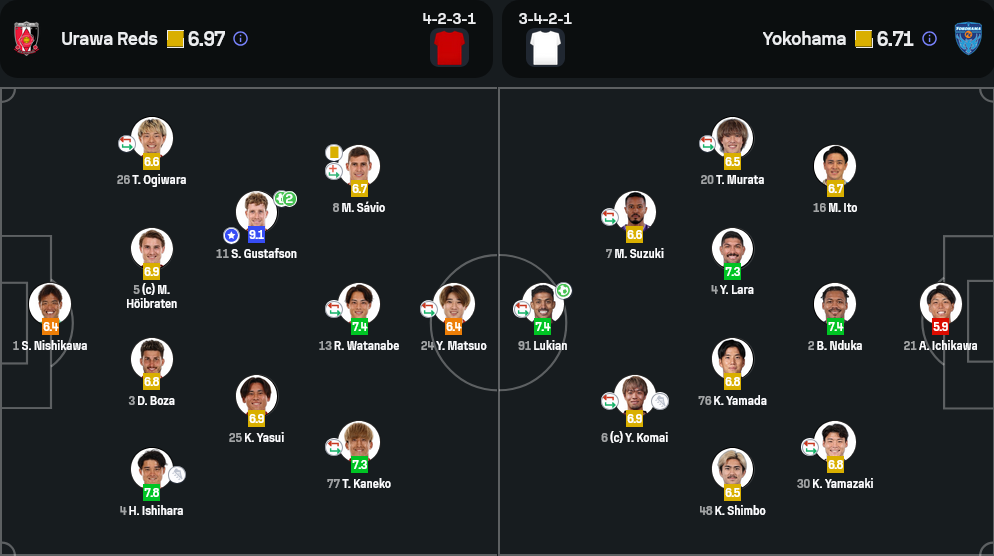Open goalkeeper A. Ichikawa card
Image resolution: width=994 pixels, height=556 pixels.
point(940,304)
